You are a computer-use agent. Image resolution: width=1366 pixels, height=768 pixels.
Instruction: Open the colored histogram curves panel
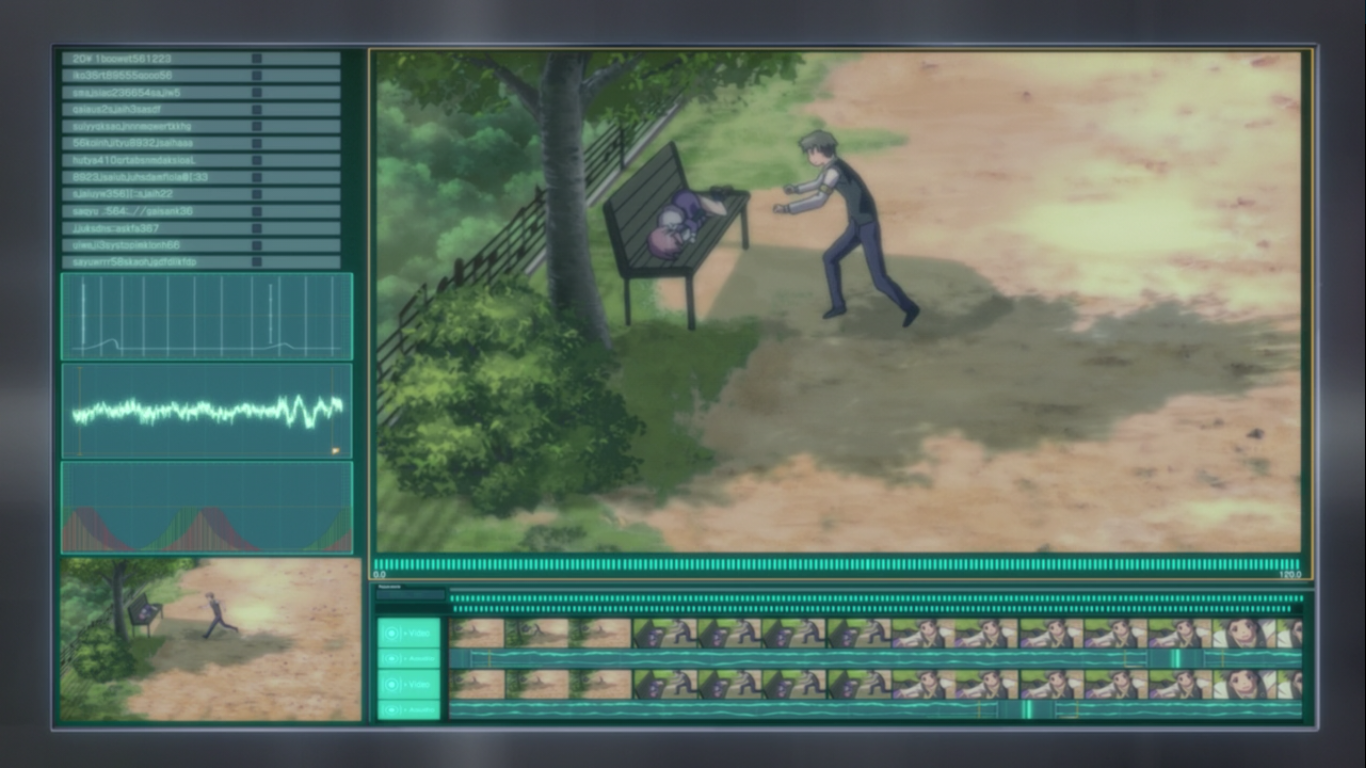(x=207, y=507)
